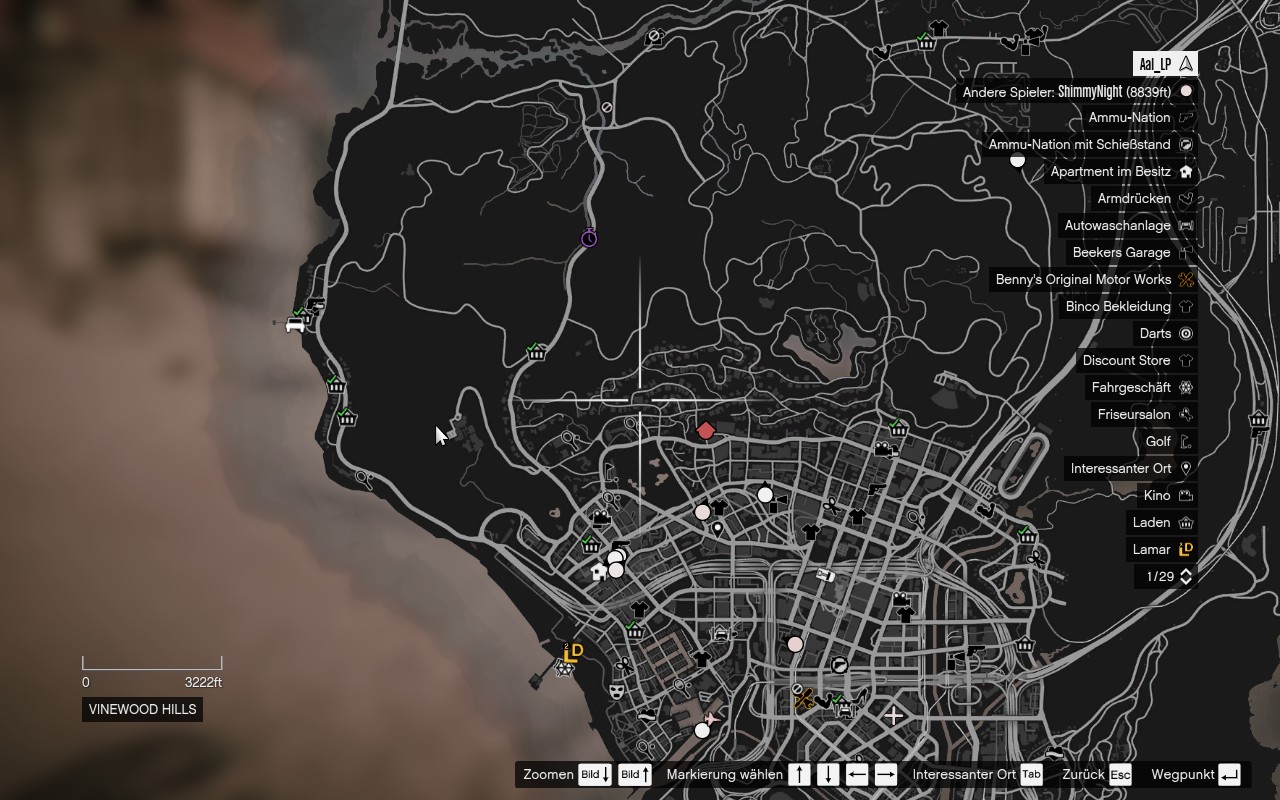
Task: Toggle a green-checked shop icon on the coast
Action: pos(335,384)
